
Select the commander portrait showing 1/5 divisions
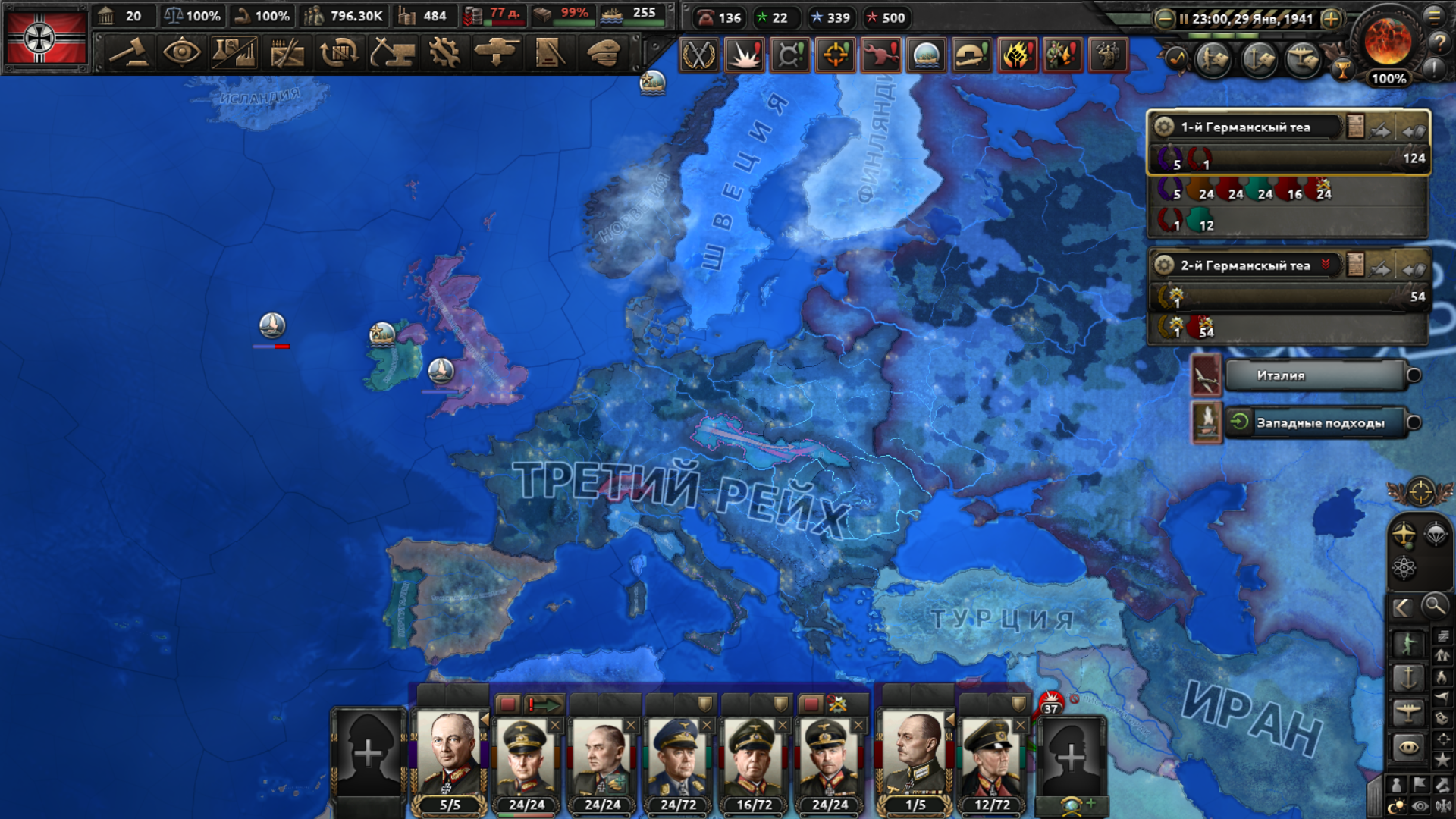(x=915, y=755)
